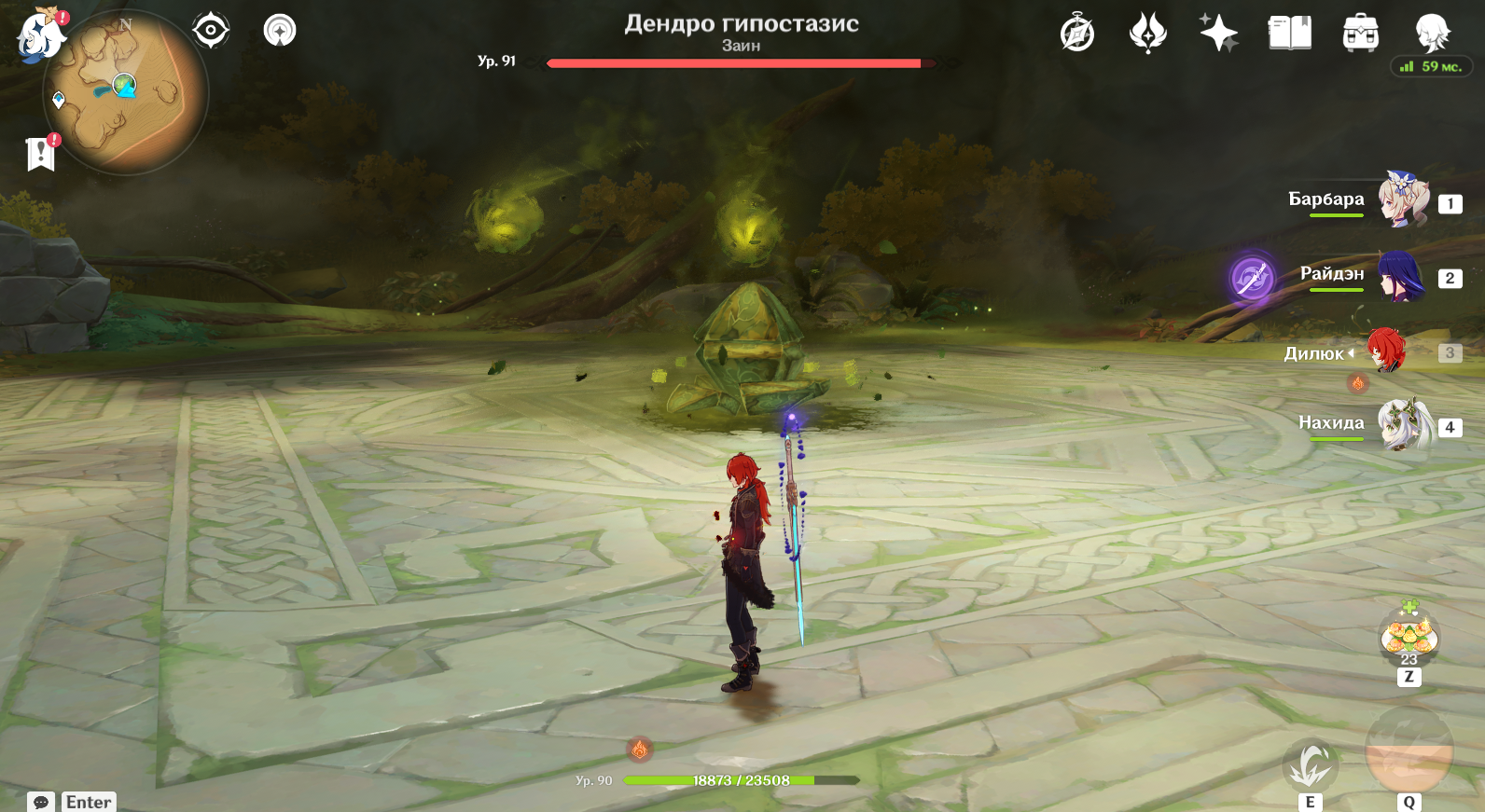Click the target-shaped tracking icon
1485x812 pixels.
pos(211,31)
